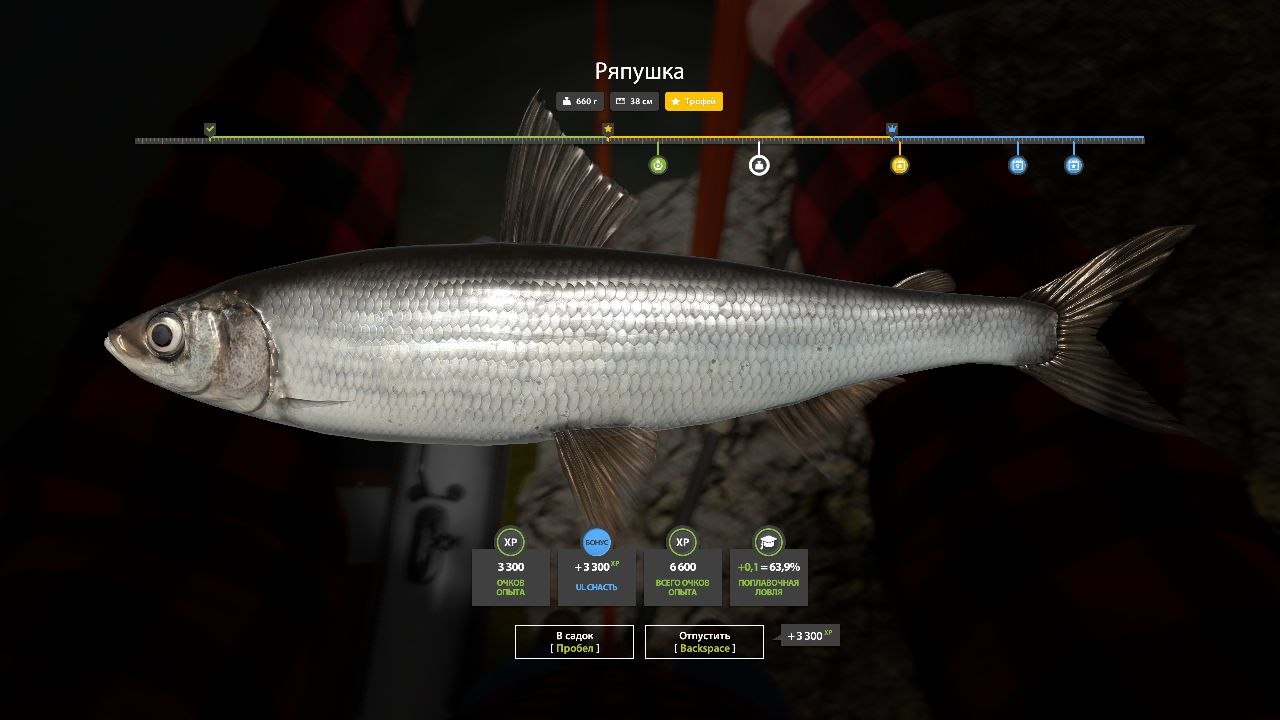1280x720 pixels.
Task: Select the blue БОНУС circle icon
Action: click(x=596, y=541)
